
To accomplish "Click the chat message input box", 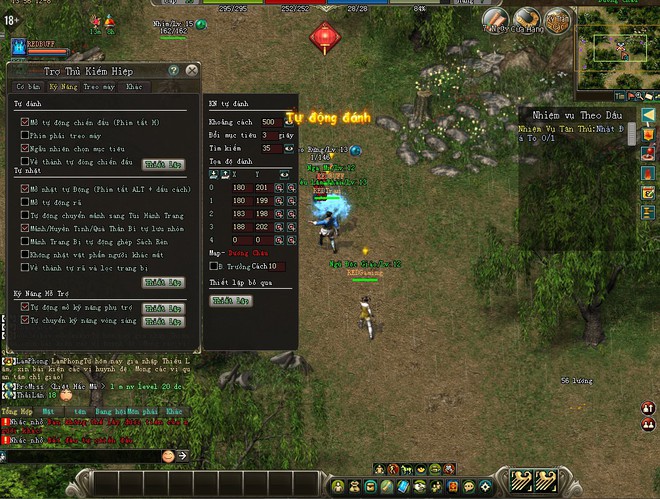I will 80,456.
